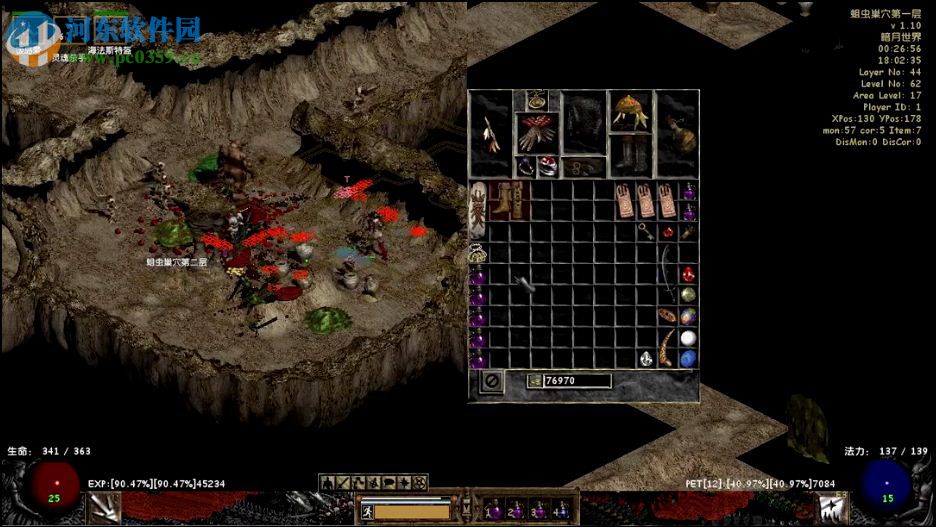Select the equipped boots slot
This screenshot has height=527, width=936.
pos(631,154)
